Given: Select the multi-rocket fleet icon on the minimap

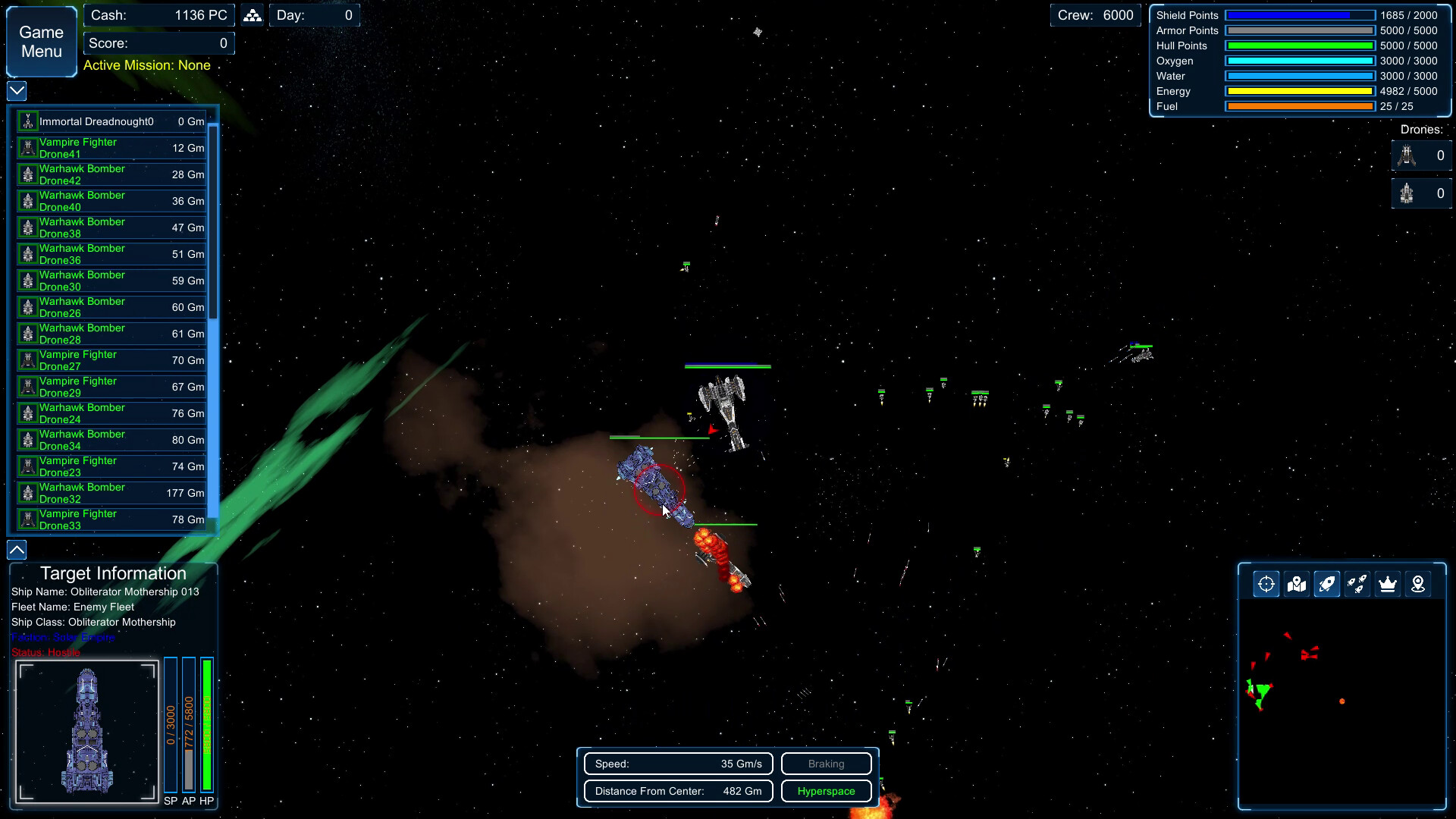Looking at the screenshot, I should tap(1357, 584).
